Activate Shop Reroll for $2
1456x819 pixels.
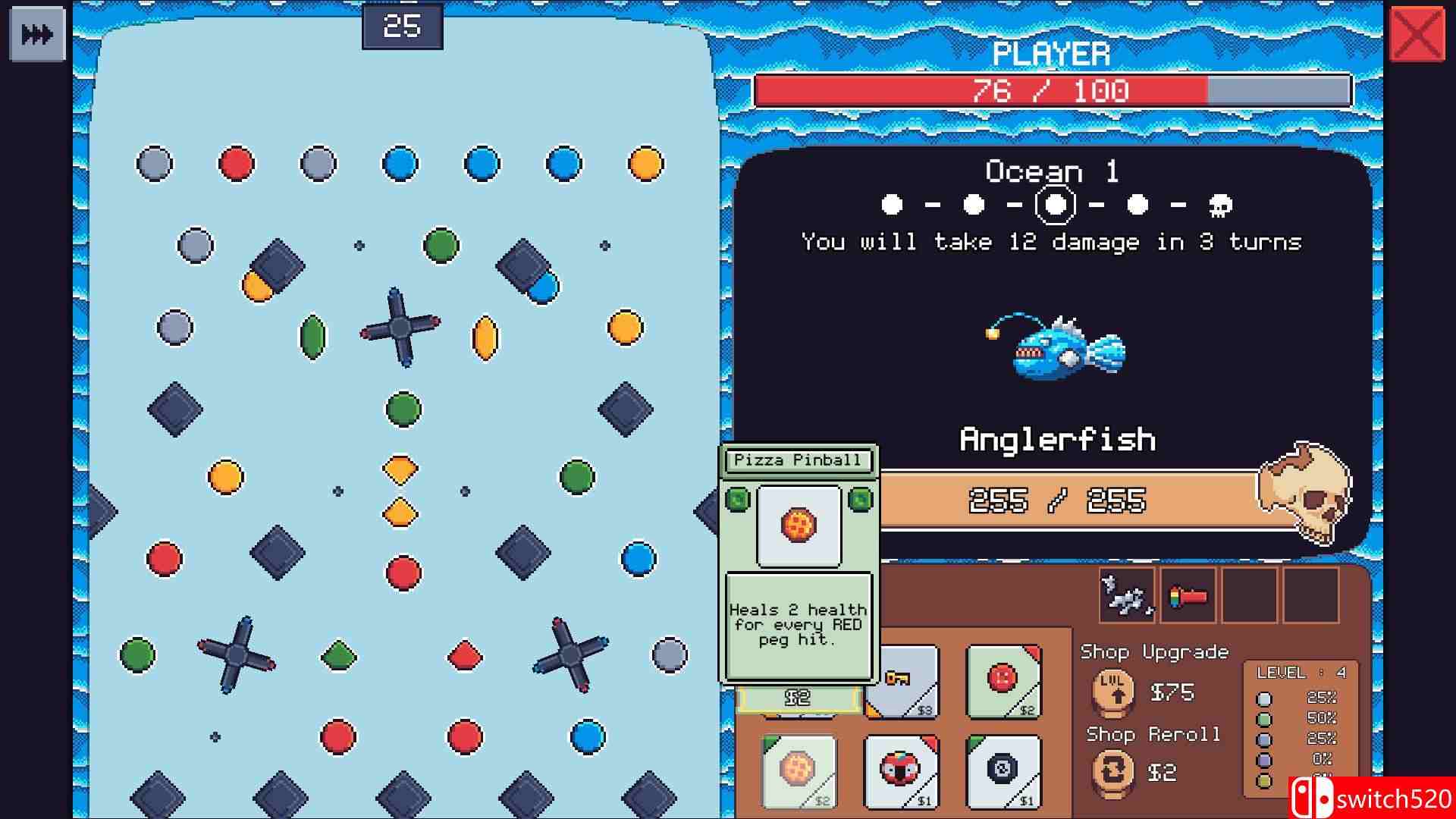[x=1112, y=772]
